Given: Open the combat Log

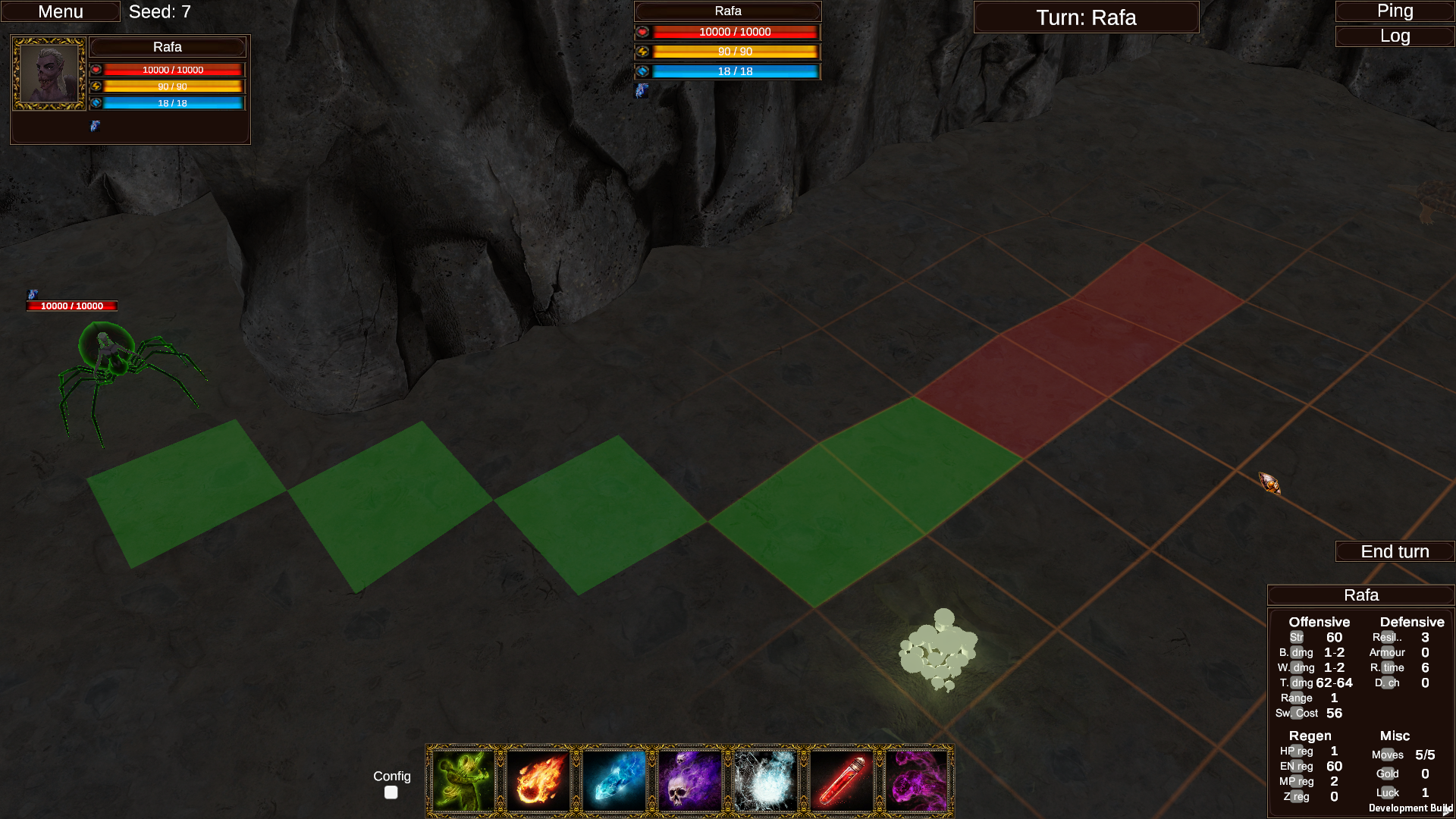Looking at the screenshot, I should (x=1394, y=36).
